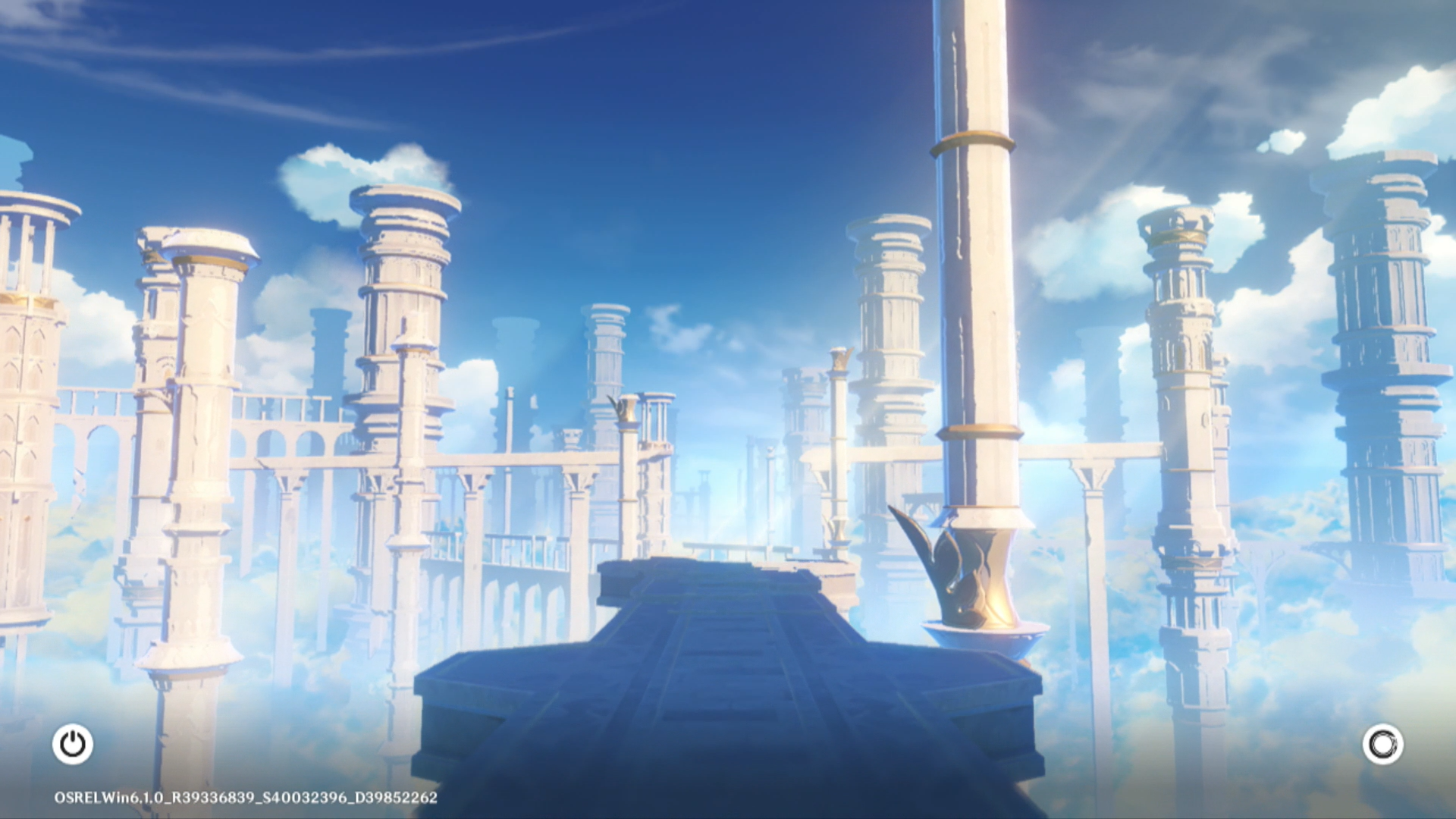Click the power icon to exit the game
Image resolution: width=1456 pixels, height=819 pixels.
click(x=73, y=744)
